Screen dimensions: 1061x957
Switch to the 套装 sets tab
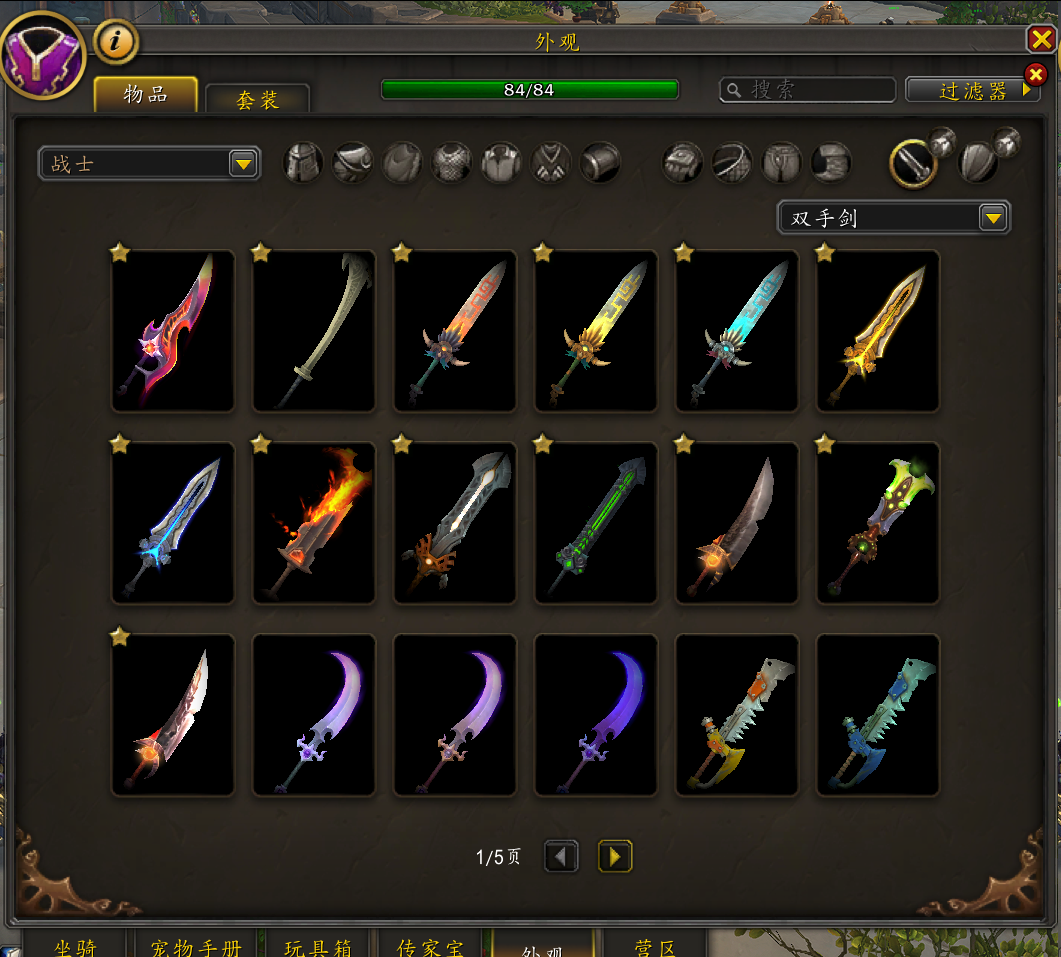pos(257,100)
